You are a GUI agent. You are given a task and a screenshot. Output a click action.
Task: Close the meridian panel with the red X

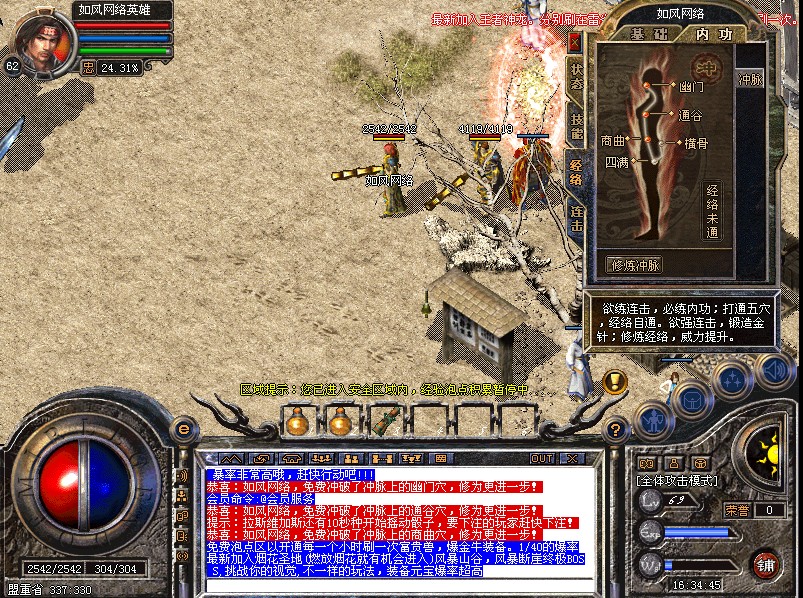coord(575,43)
